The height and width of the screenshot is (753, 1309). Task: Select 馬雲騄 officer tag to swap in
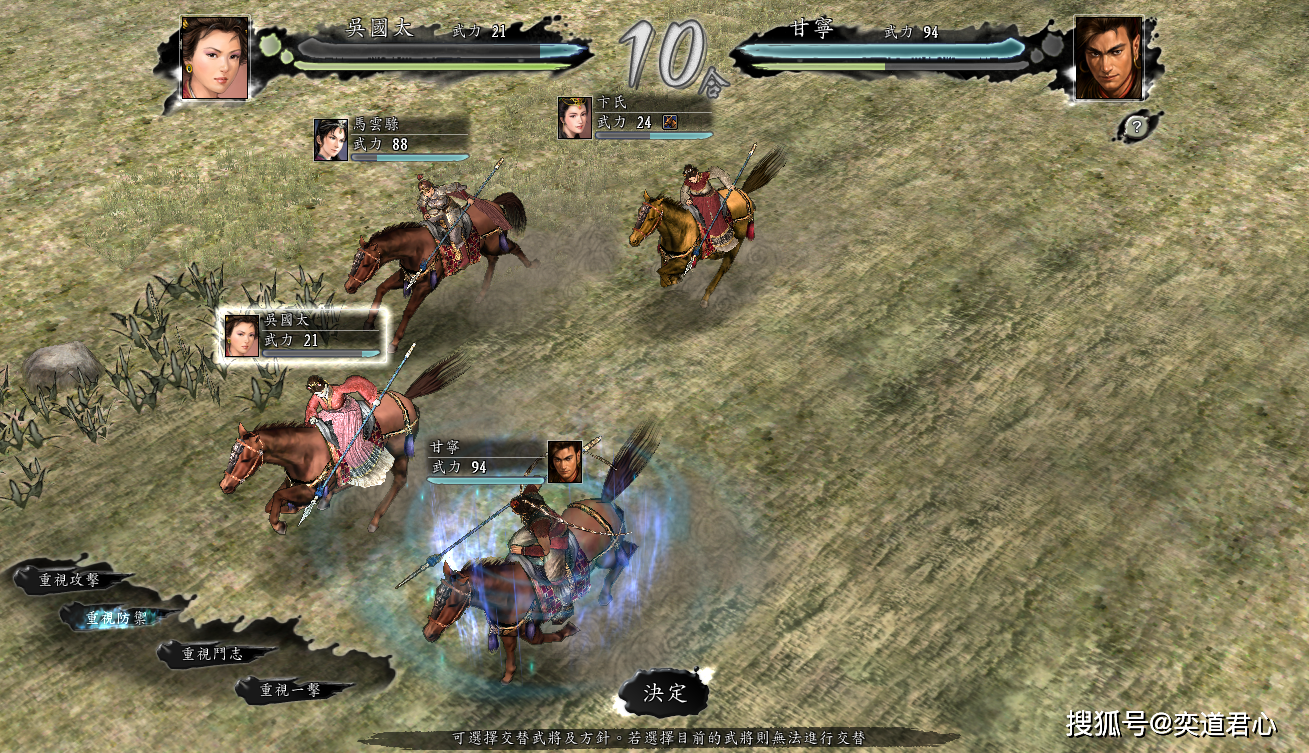point(391,139)
